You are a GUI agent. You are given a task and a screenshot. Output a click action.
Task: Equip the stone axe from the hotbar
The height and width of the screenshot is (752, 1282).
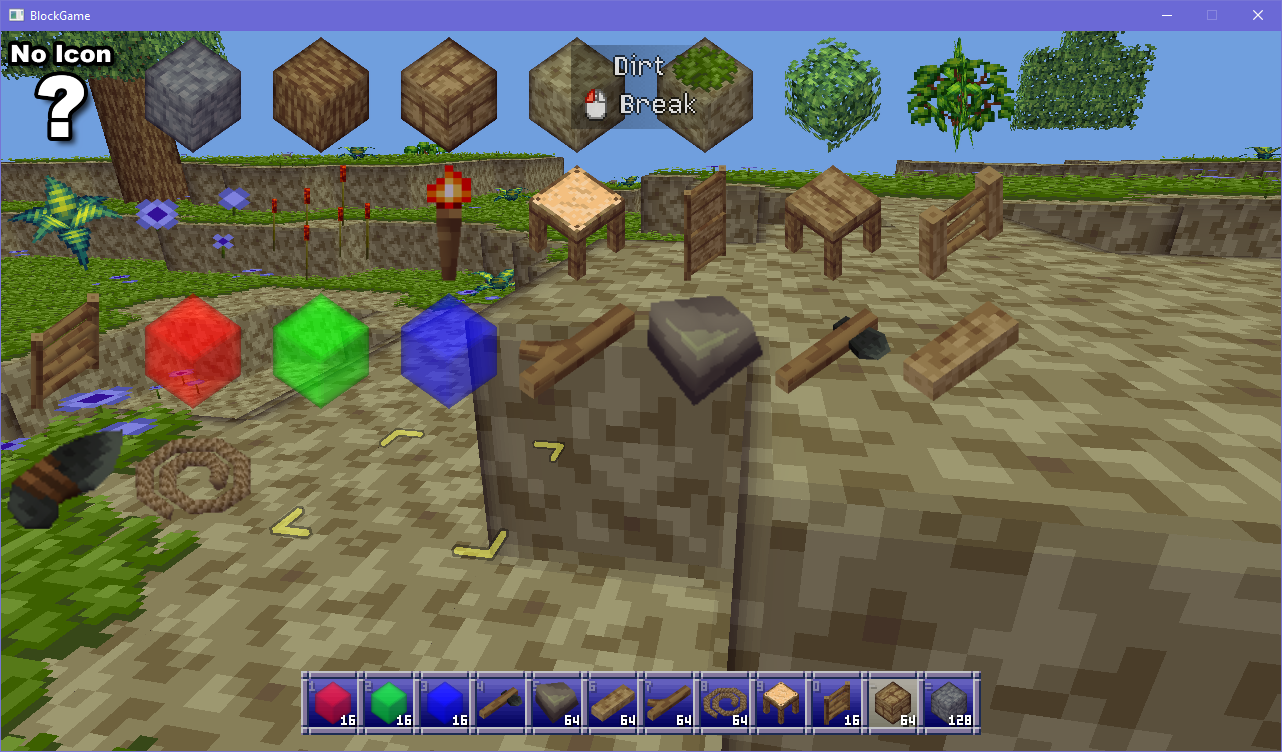(x=499, y=703)
